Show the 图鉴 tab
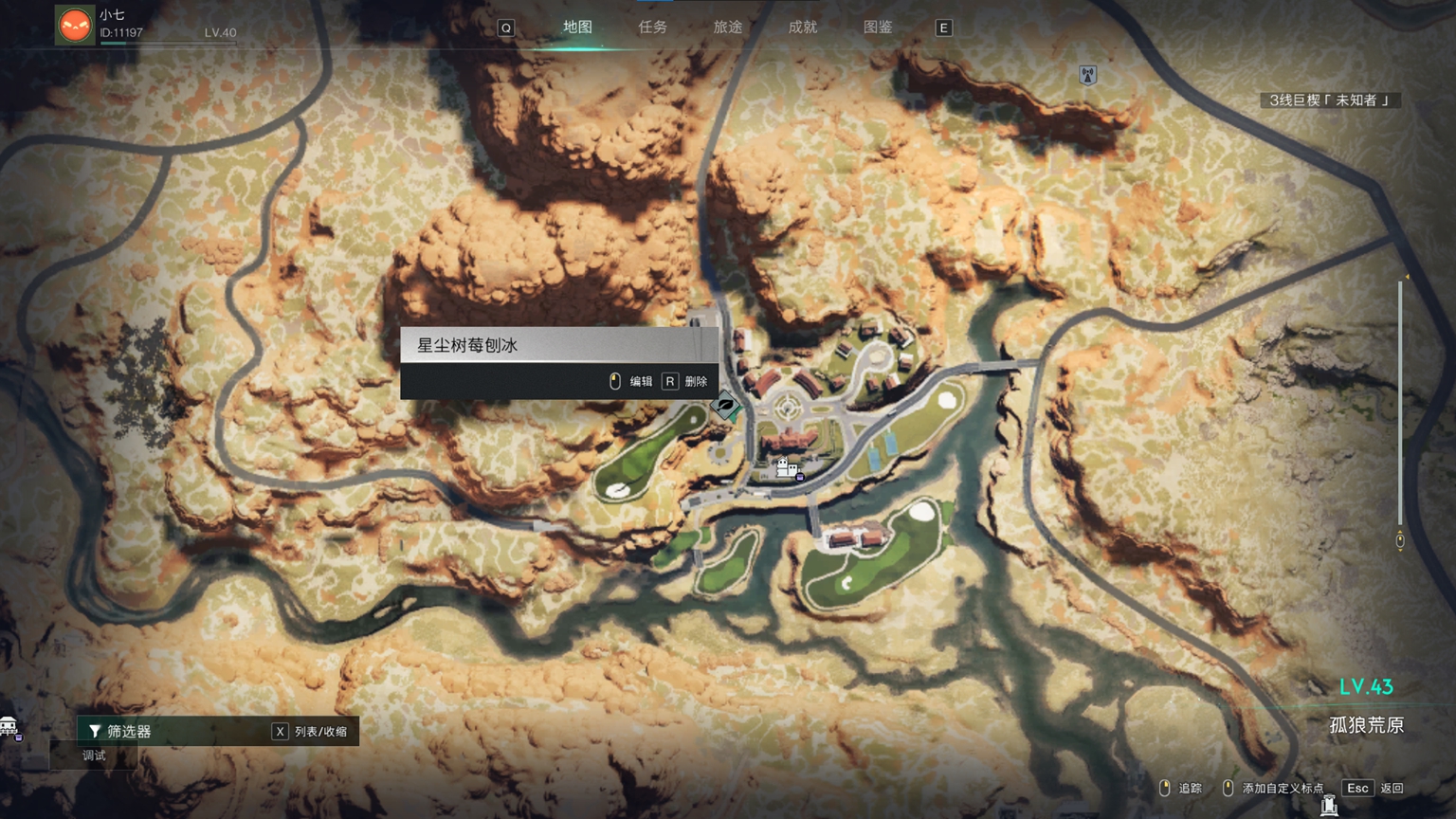1456x819 pixels. (x=878, y=27)
